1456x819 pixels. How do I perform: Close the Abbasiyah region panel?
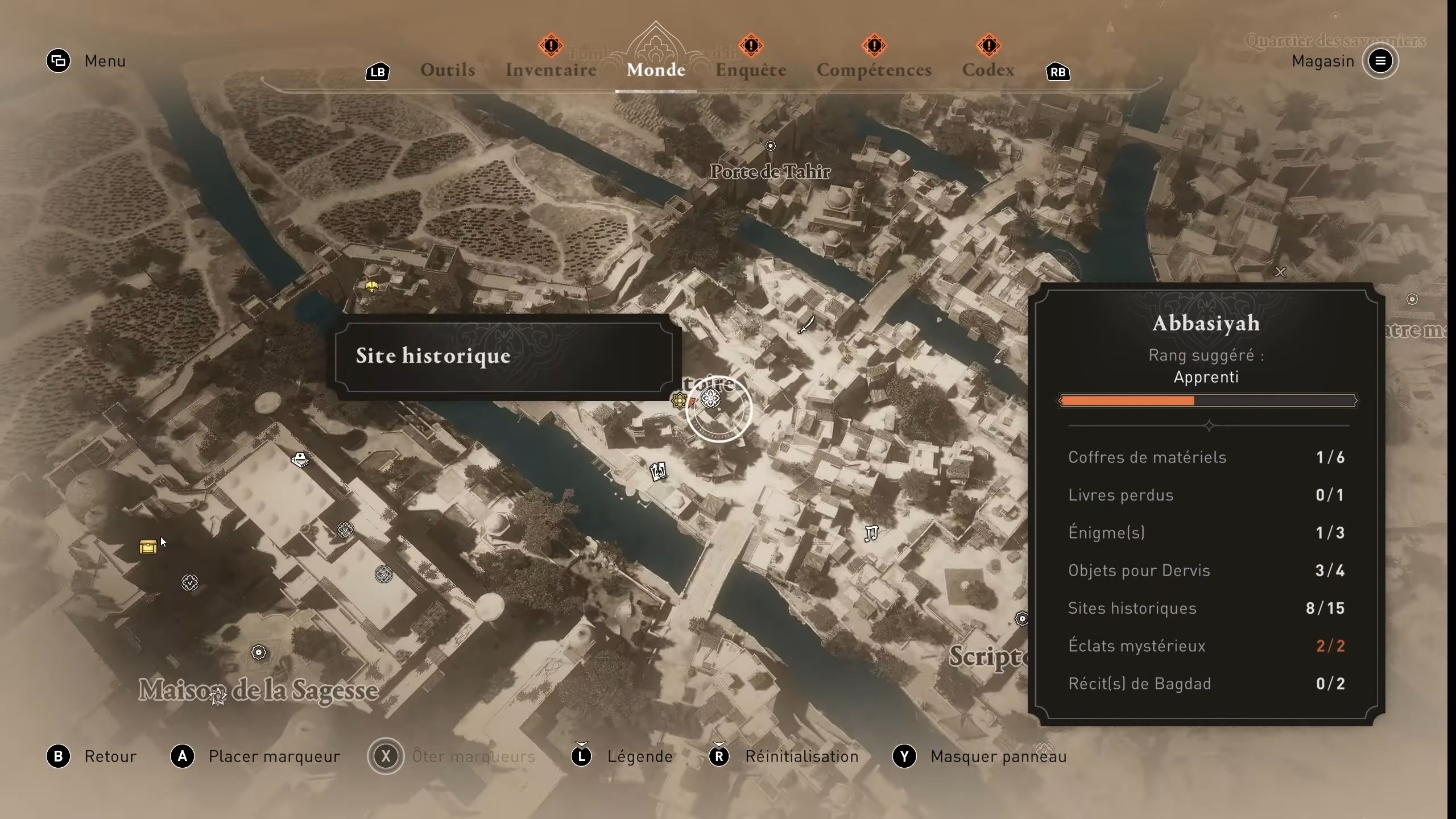coord(1280,272)
